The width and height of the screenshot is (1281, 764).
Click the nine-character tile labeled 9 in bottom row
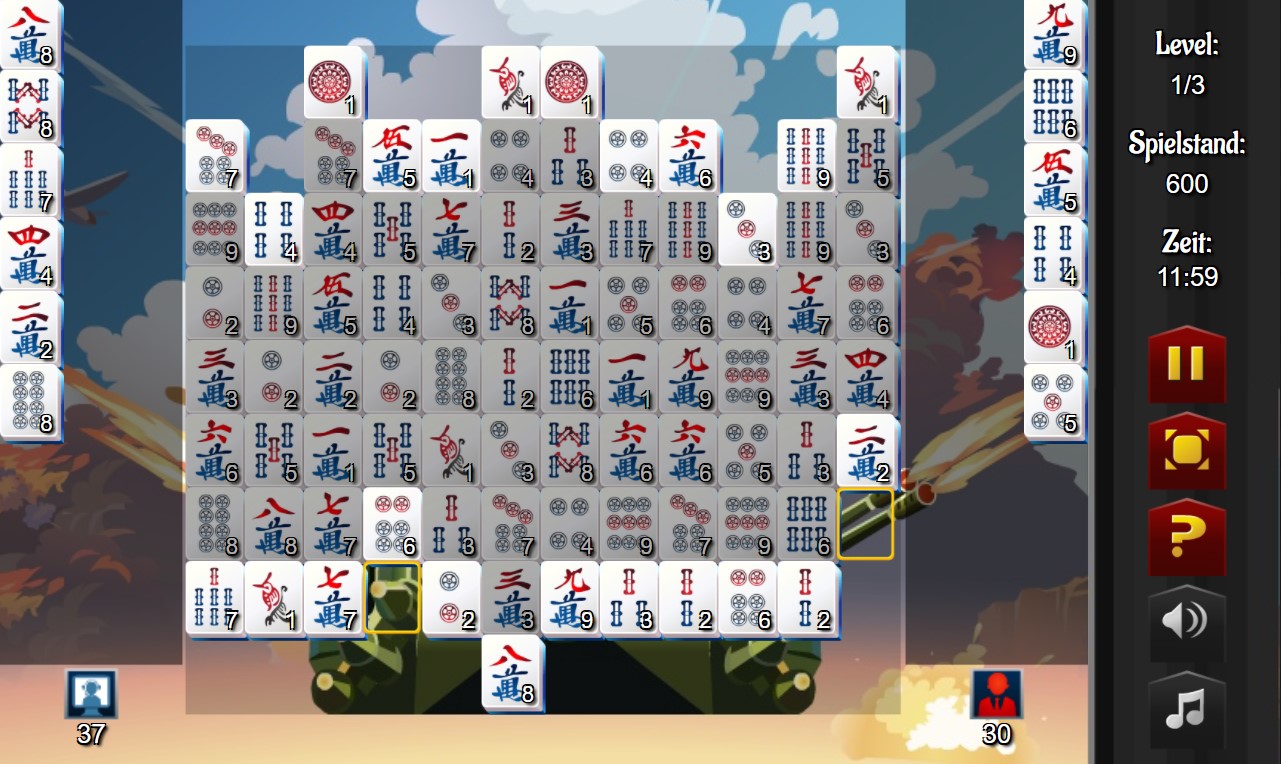point(570,600)
